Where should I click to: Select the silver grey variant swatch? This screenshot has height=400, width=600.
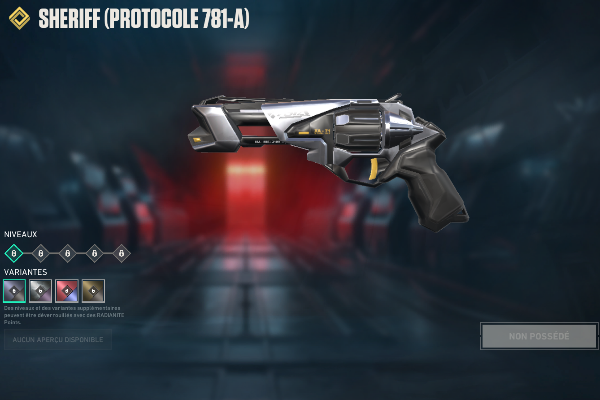[40, 291]
